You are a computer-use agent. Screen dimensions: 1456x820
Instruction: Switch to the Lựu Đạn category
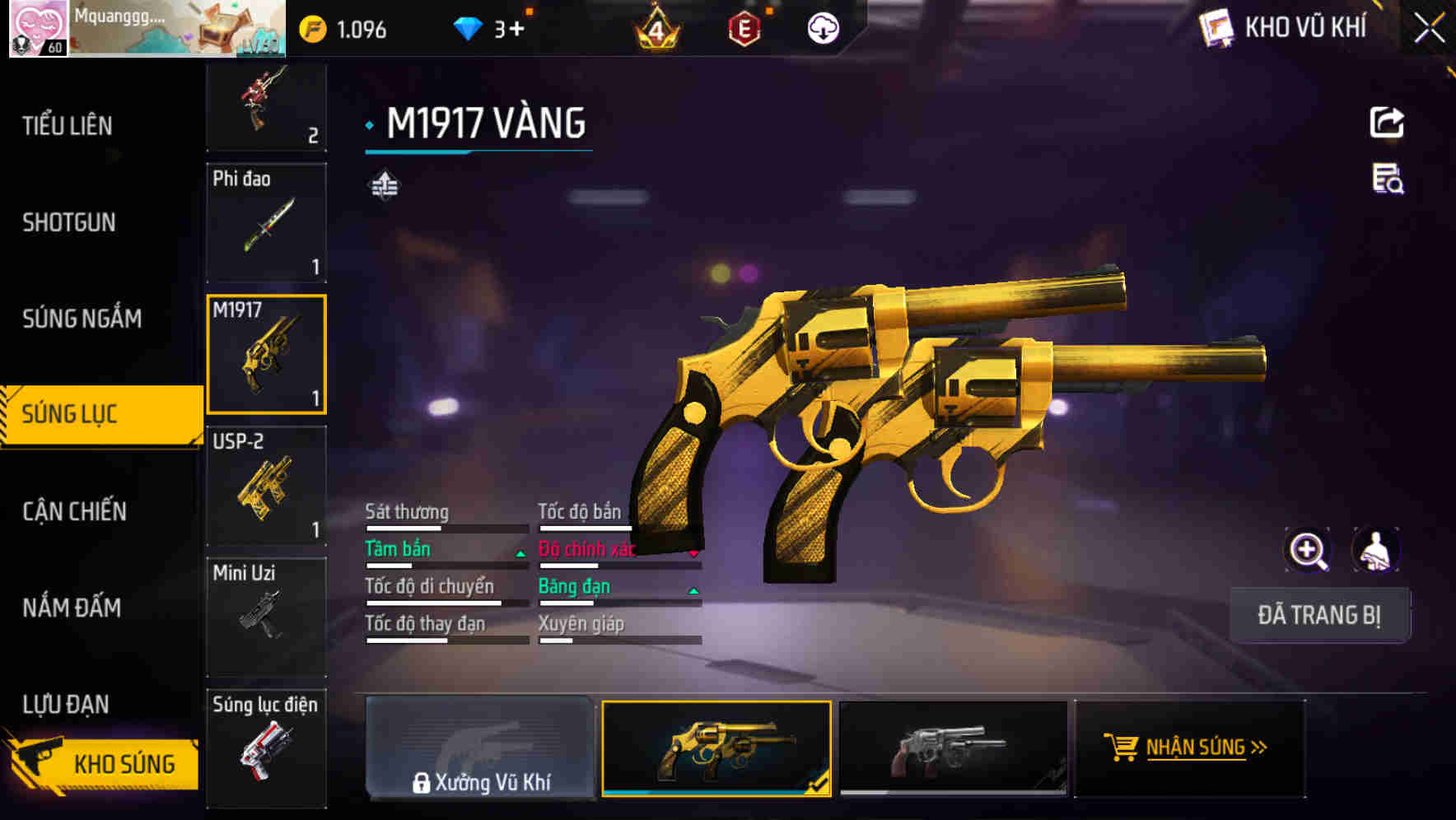(x=66, y=704)
